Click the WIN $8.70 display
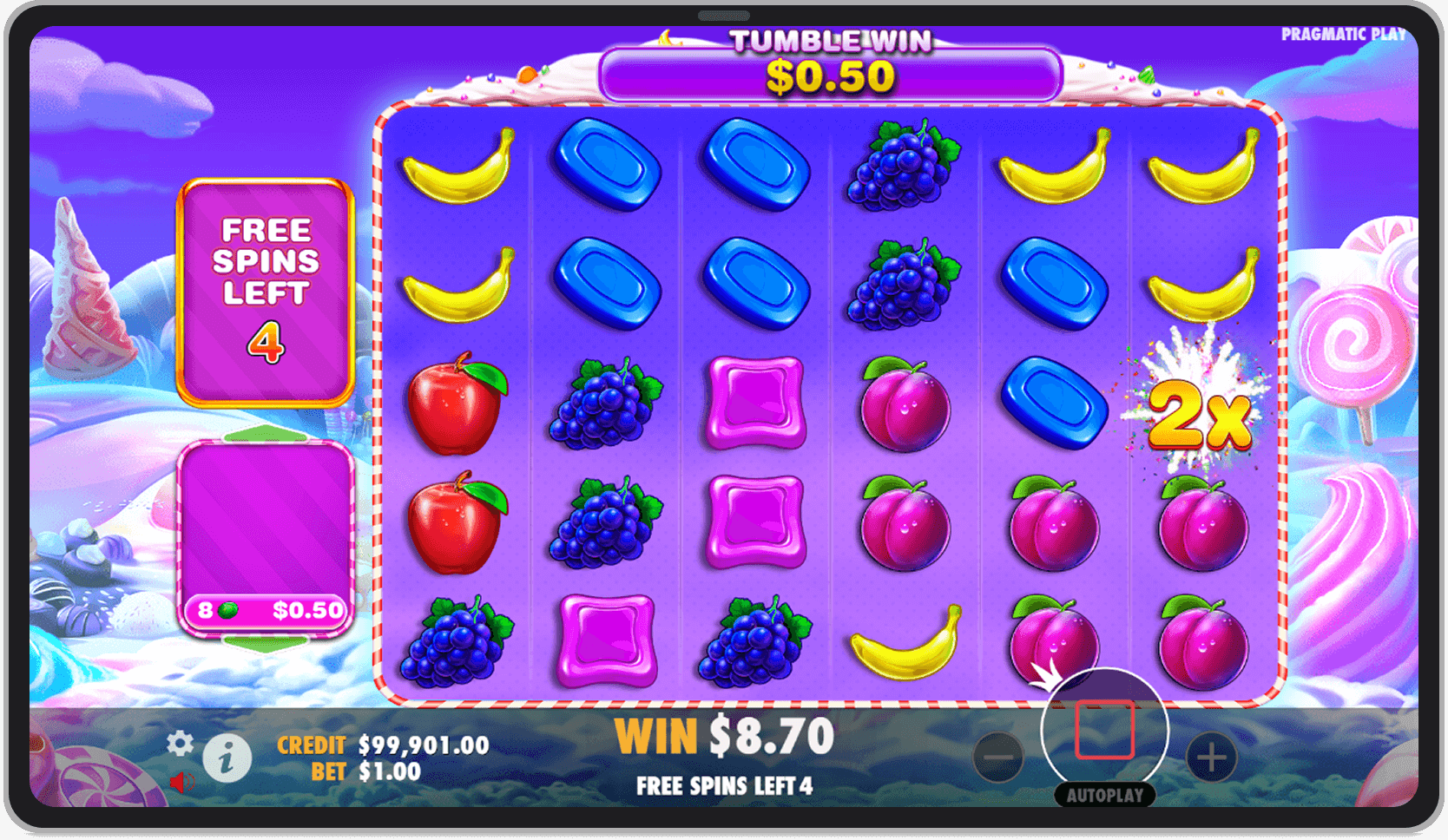Image resolution: width=1448 pixels, height=840 pixels. (723, 734)
